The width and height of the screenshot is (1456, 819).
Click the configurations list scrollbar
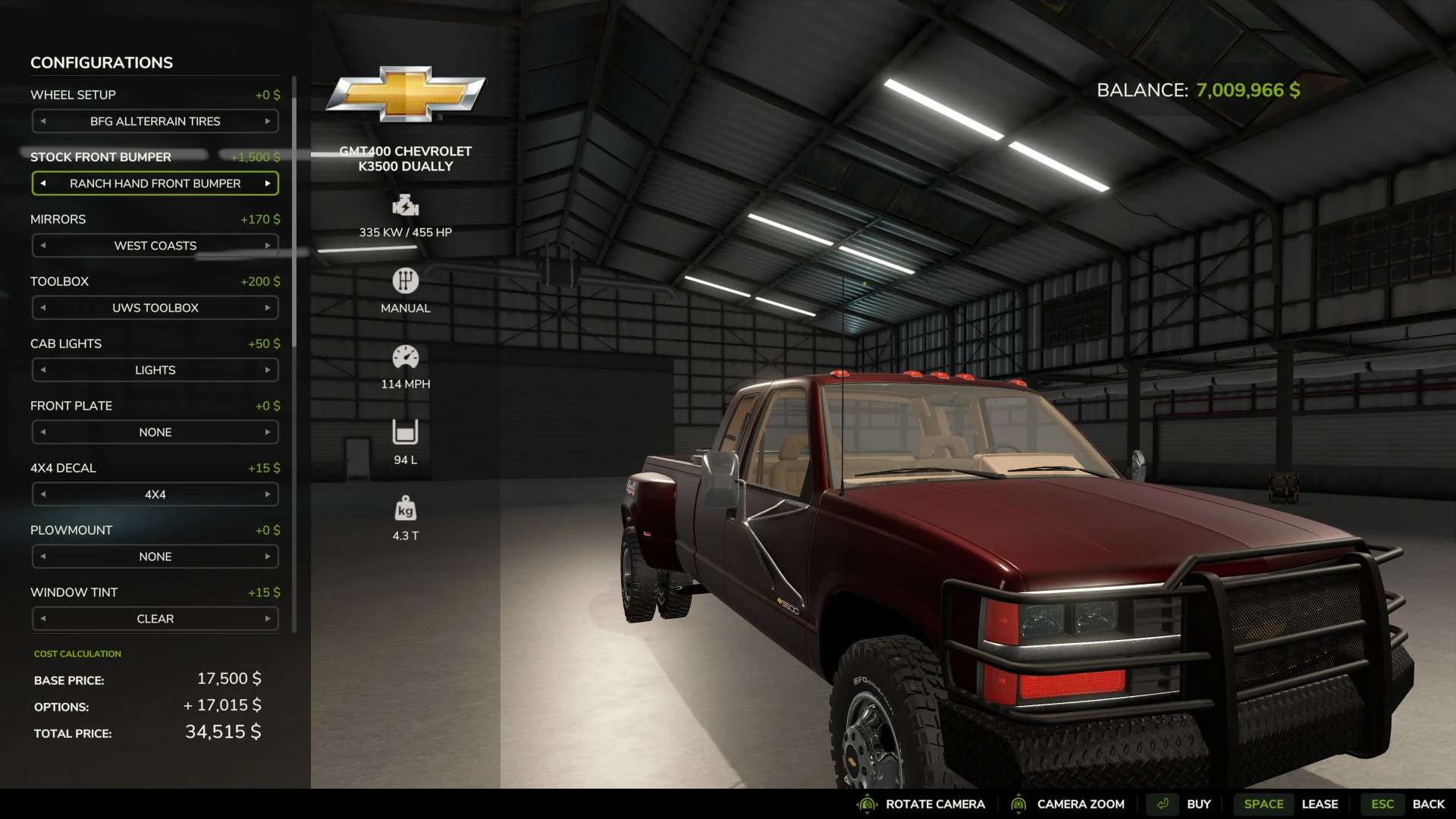(294, 212)
